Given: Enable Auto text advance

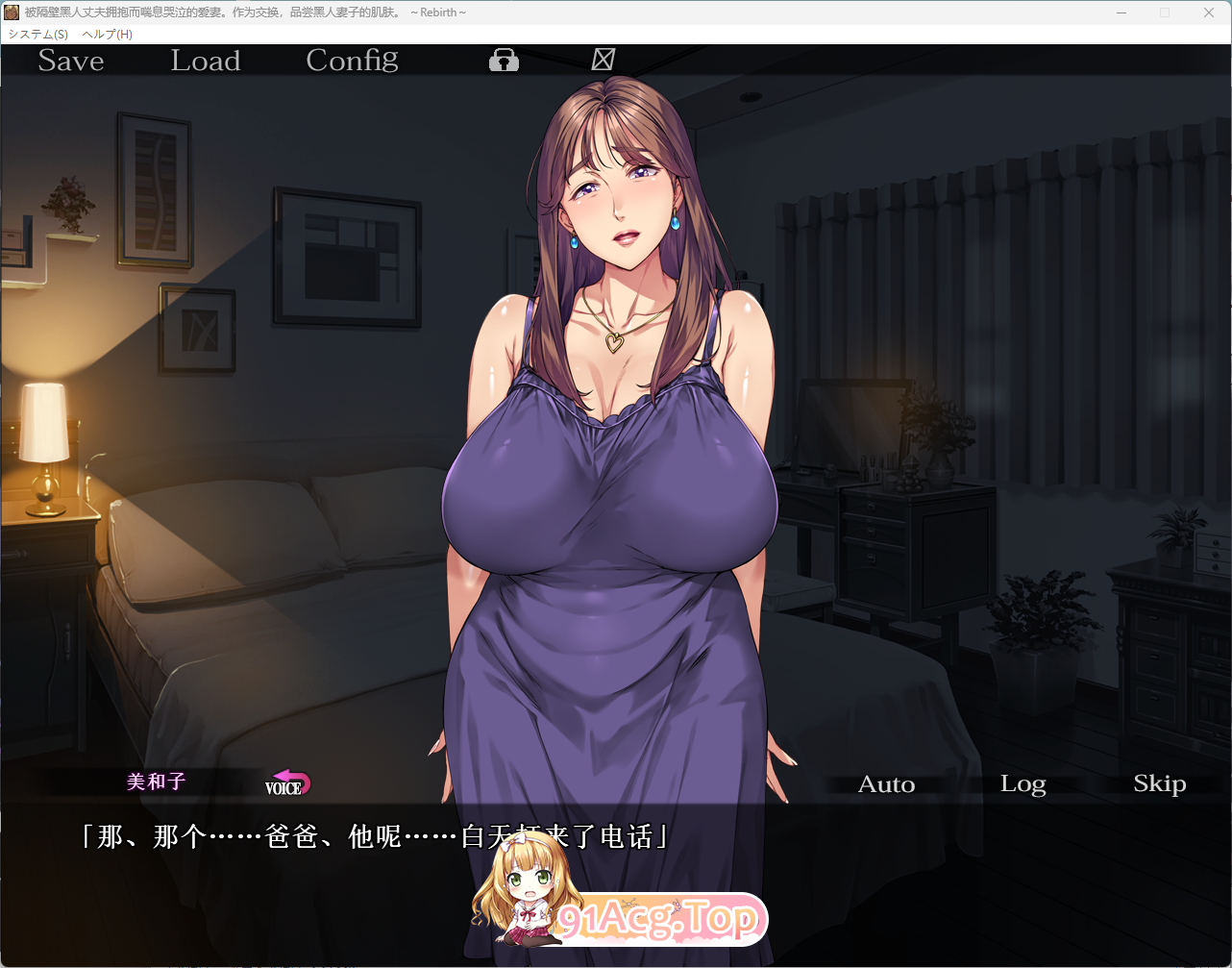Looking at the screenshot, I should coord(886,784).
